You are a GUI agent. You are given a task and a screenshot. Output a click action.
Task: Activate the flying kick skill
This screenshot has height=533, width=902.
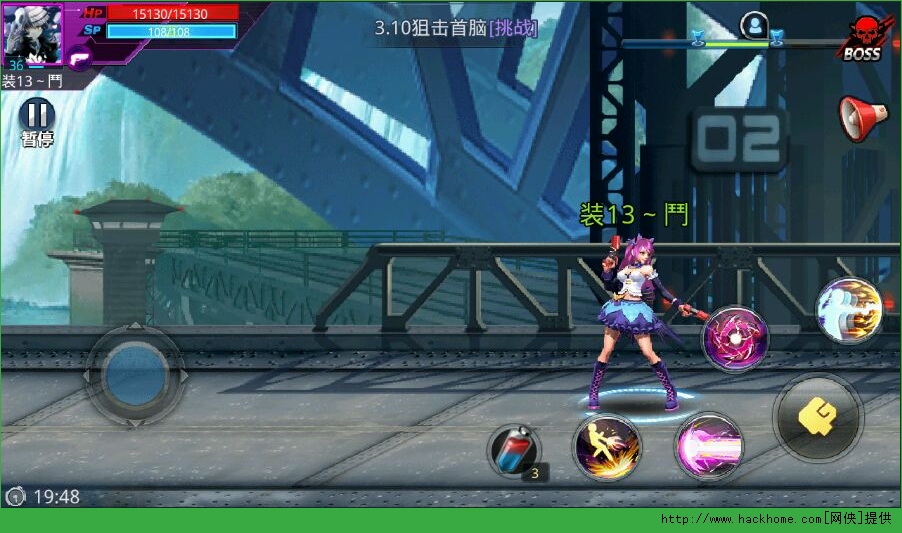click(x=607, y=447)
